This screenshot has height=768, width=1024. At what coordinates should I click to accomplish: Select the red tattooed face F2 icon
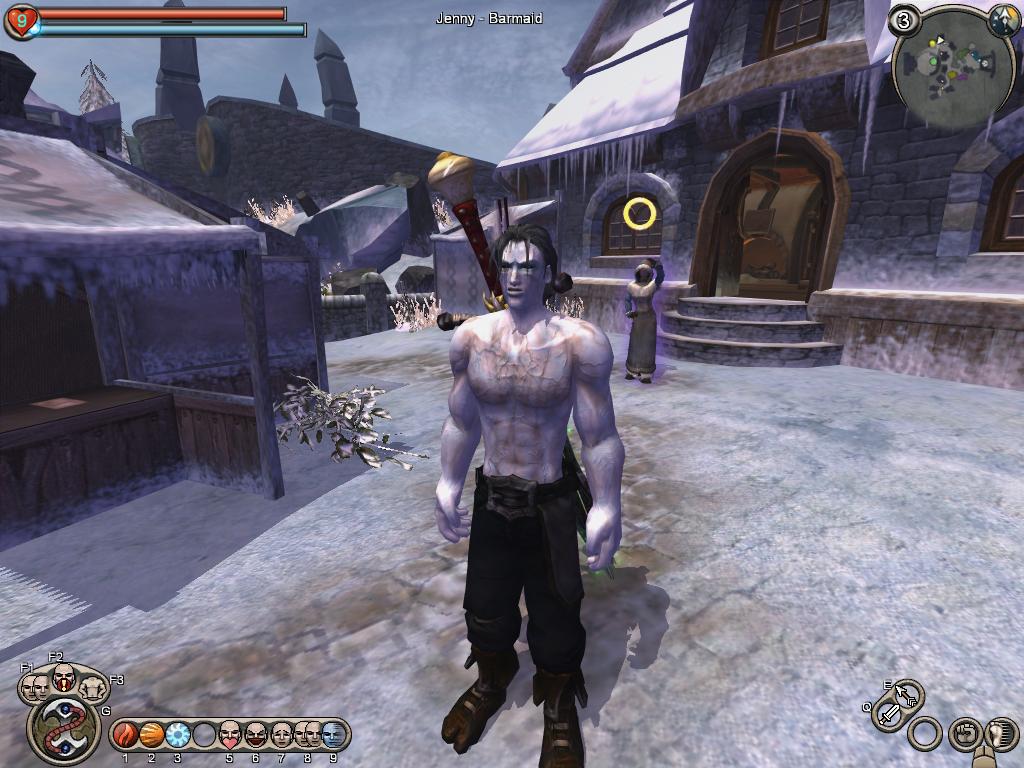pos(63,679)
